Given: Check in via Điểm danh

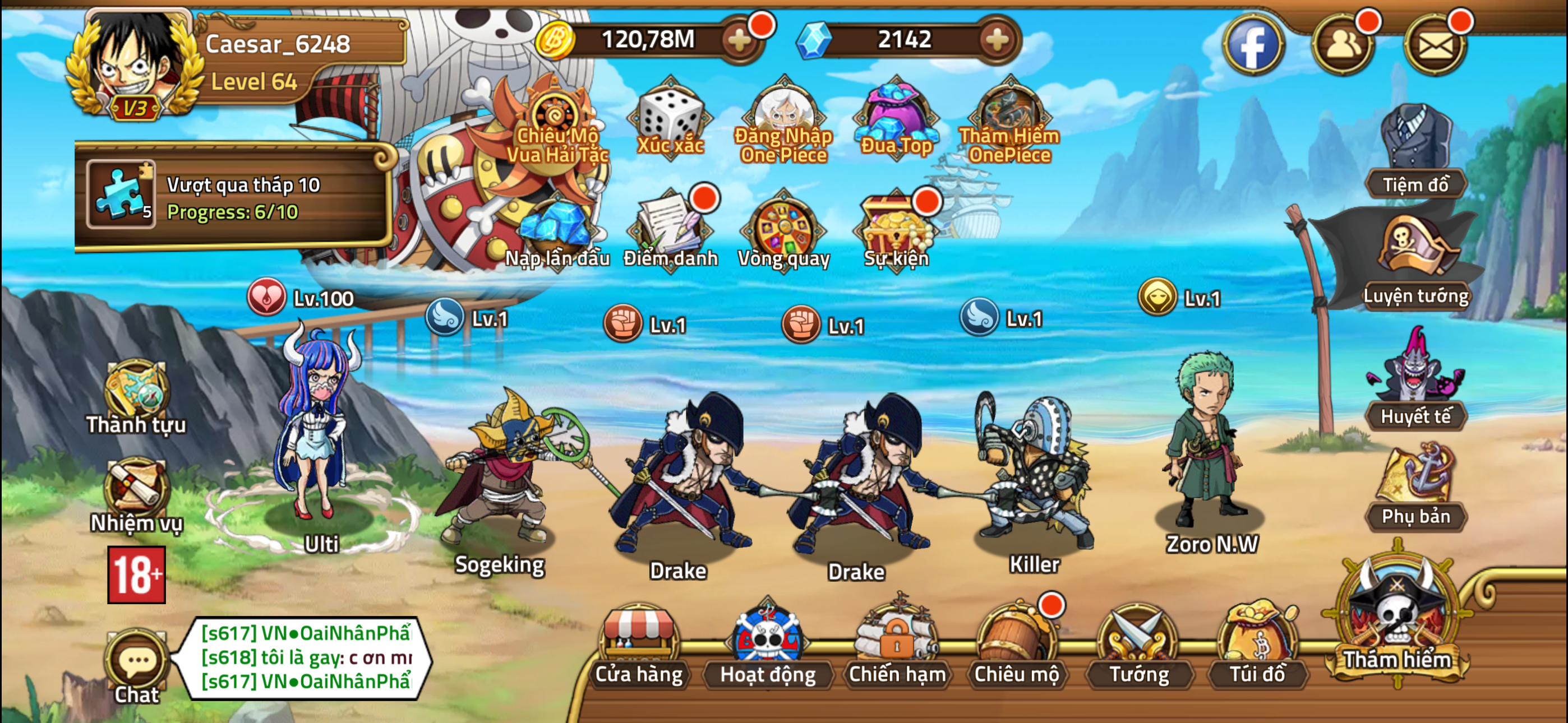Looking at the screenshot, I should click(x=670, y=228).
